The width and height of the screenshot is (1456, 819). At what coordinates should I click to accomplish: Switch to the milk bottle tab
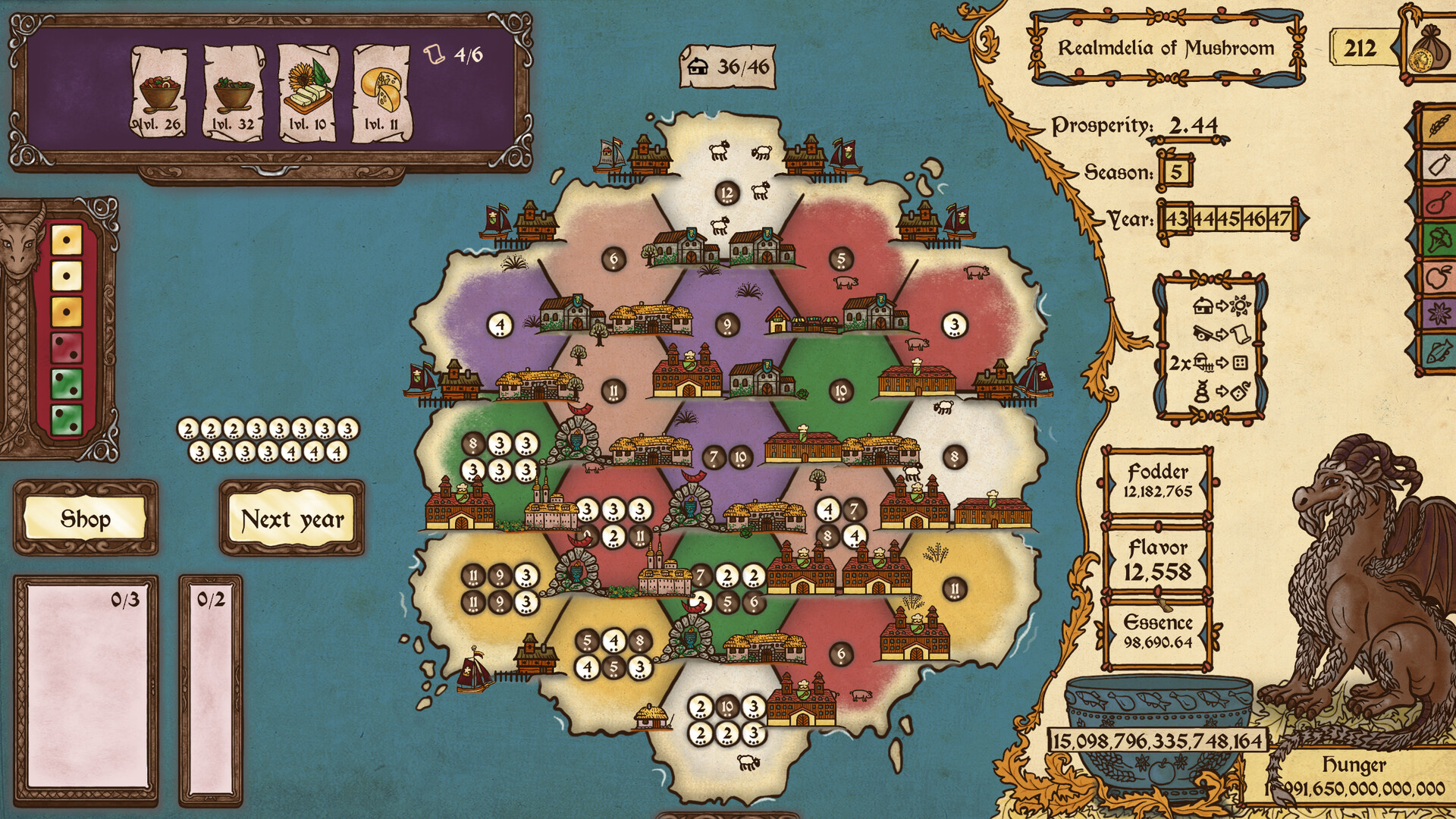tap(1438, 164)
